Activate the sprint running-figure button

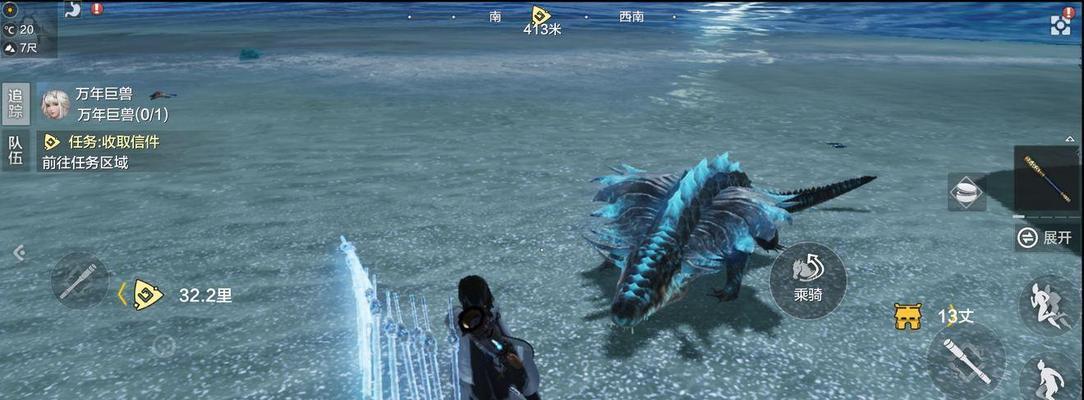(1049, 304)
